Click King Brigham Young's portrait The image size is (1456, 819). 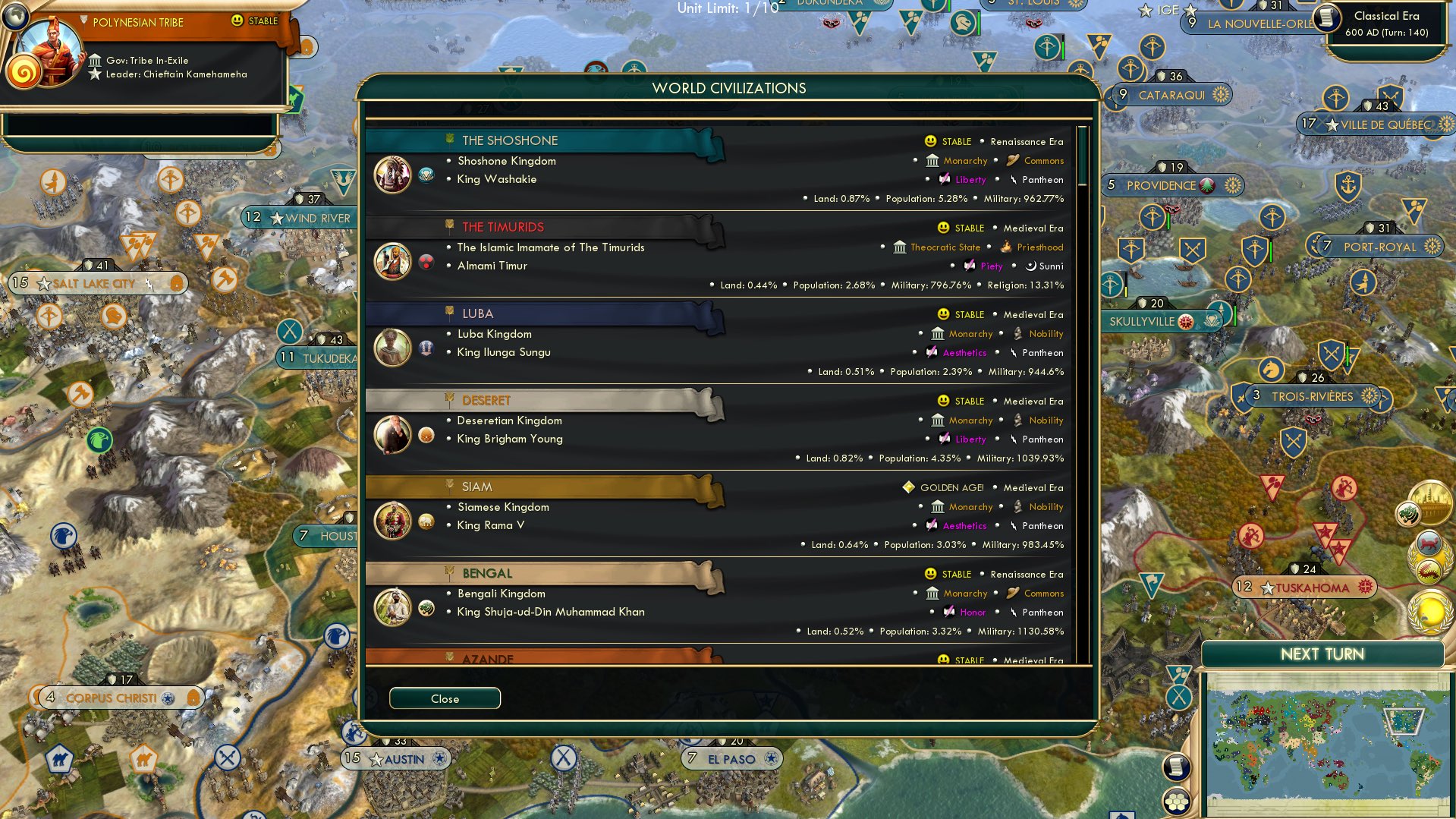[x=392, y=433]
